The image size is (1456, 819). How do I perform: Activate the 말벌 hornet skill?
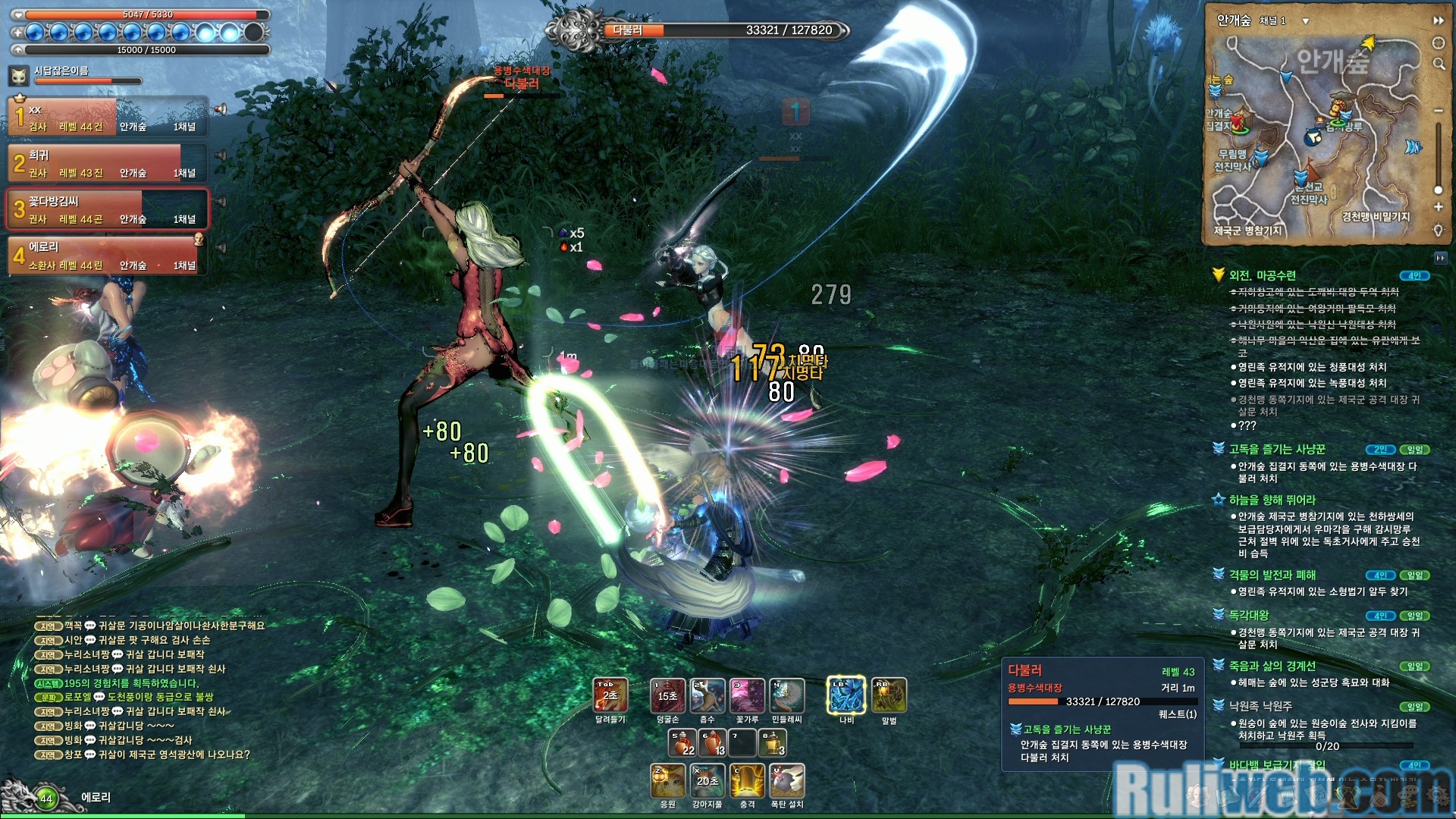point(889,695)
